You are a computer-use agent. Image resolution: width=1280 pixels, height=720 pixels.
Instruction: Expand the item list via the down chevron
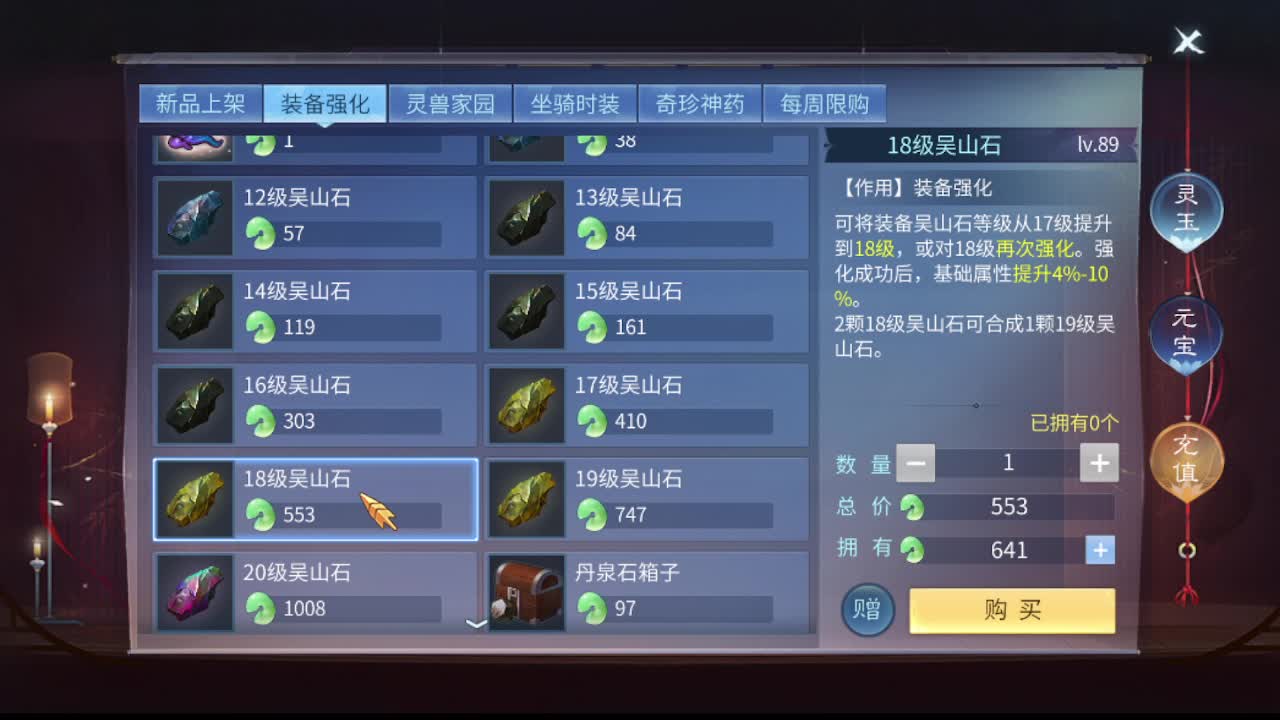point(477,625)
